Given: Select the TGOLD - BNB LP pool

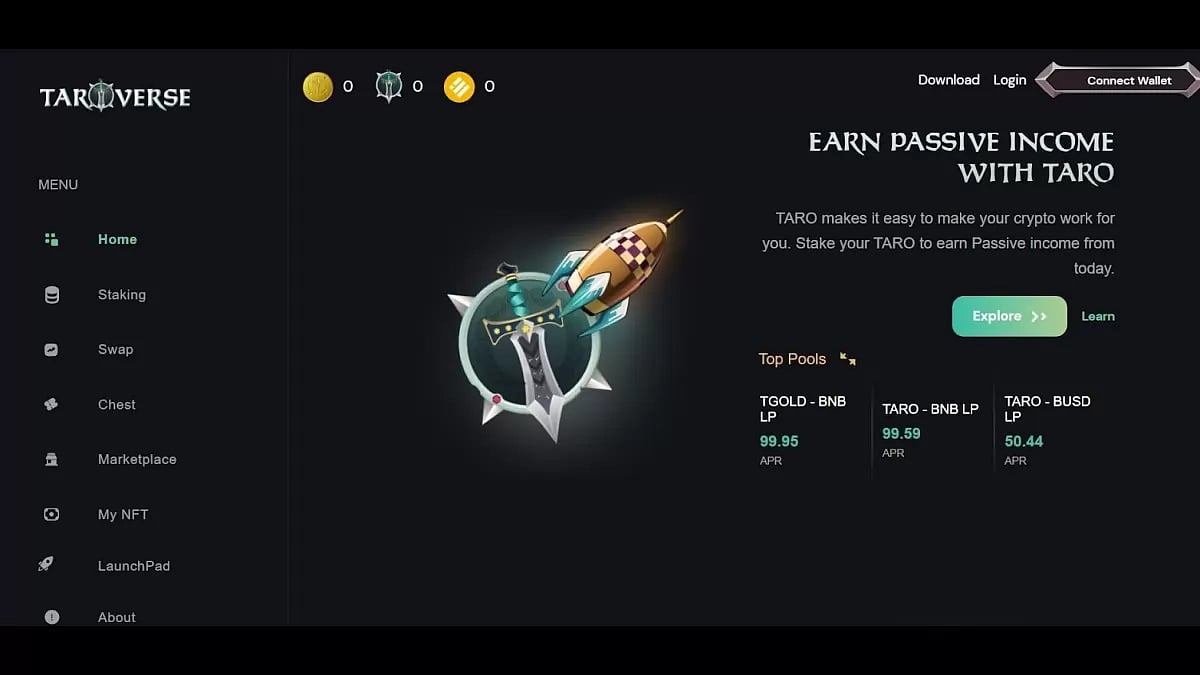Looking at the screenshot, I should 803,409.
